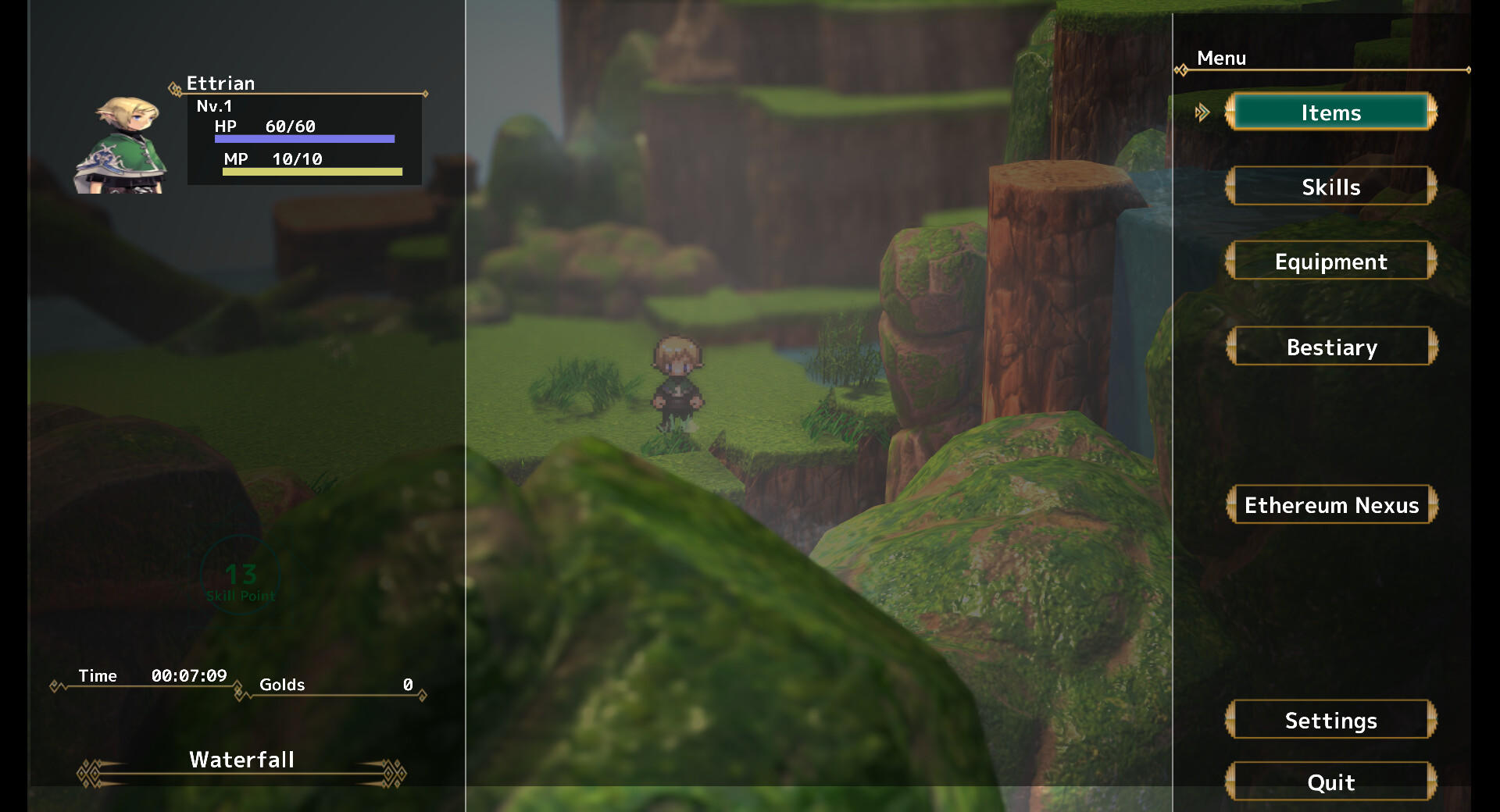Open the Equipment screen
The width and height of the screenshot is (1500, 812).
click(1330, 261)
